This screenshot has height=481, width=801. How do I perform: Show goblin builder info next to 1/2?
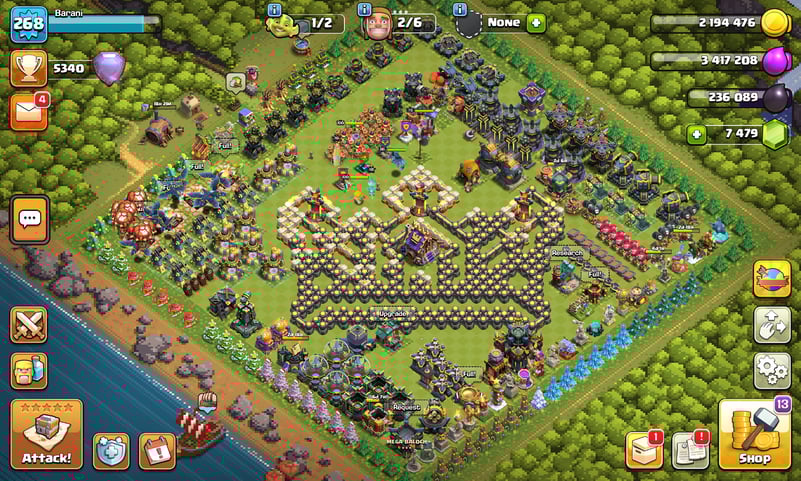275,10
